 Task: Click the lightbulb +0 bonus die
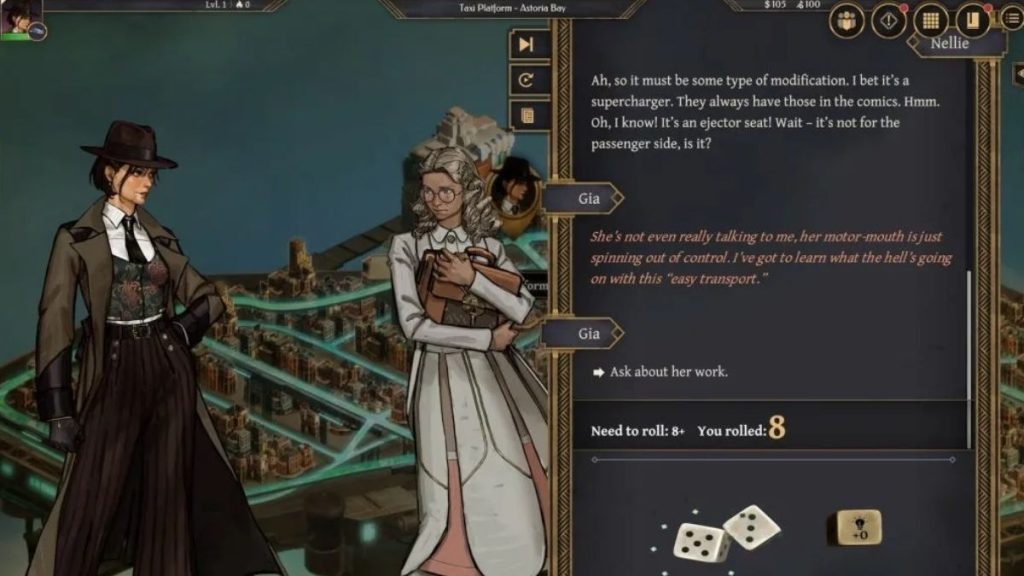click(859, 528)
